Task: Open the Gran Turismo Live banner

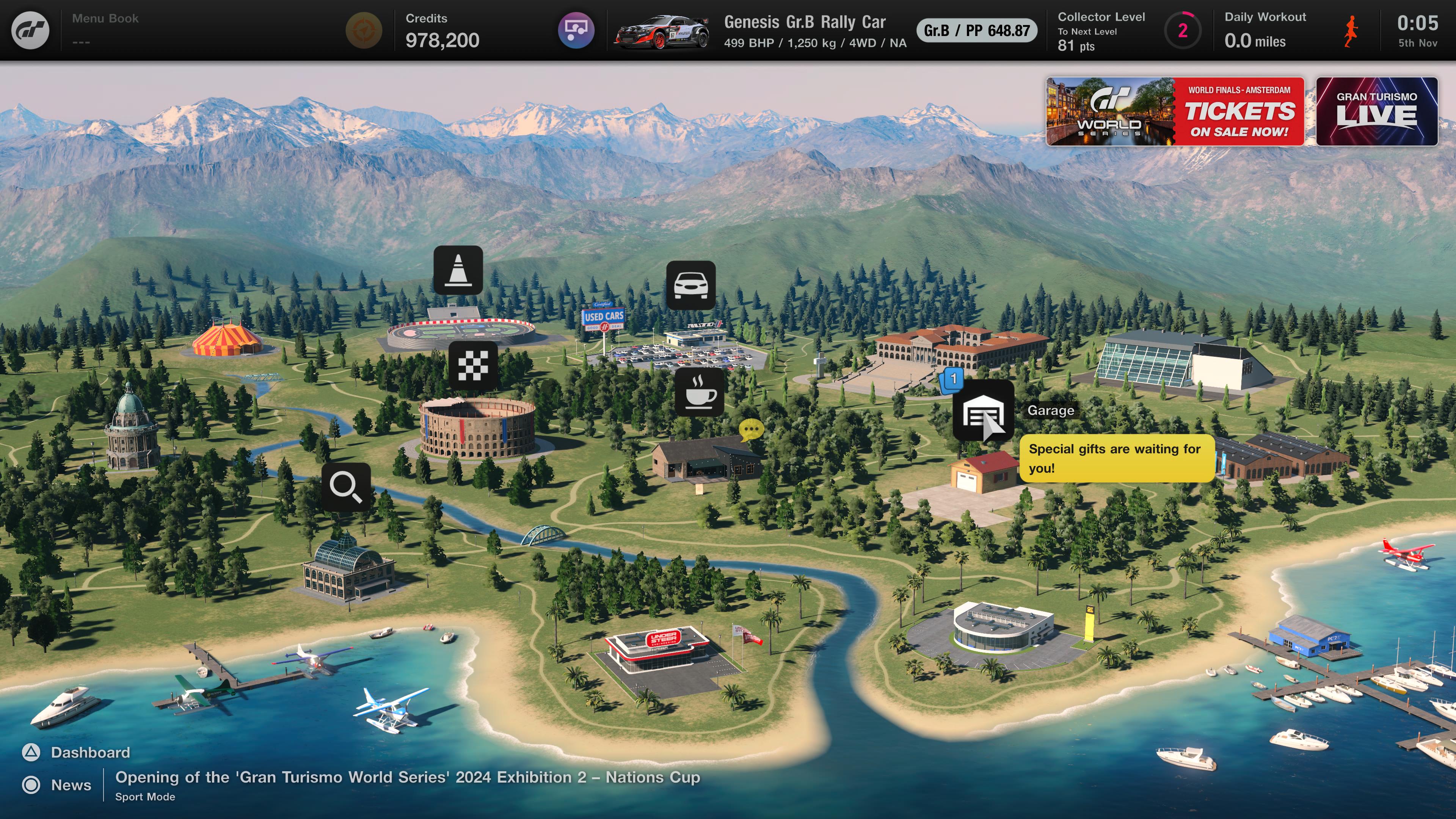Action: point(1376,111)
